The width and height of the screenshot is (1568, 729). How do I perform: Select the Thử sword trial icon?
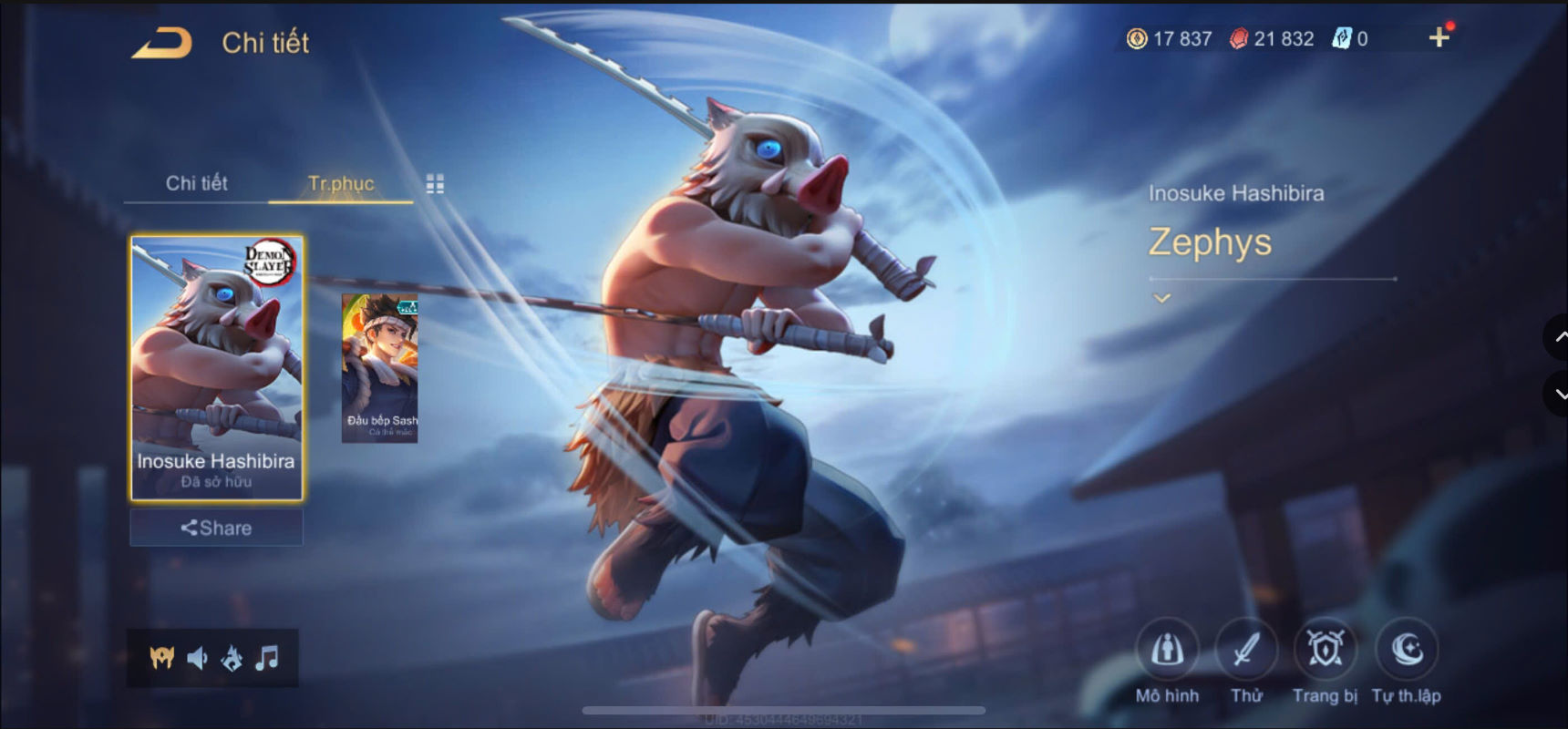(x=1247, y=652)
